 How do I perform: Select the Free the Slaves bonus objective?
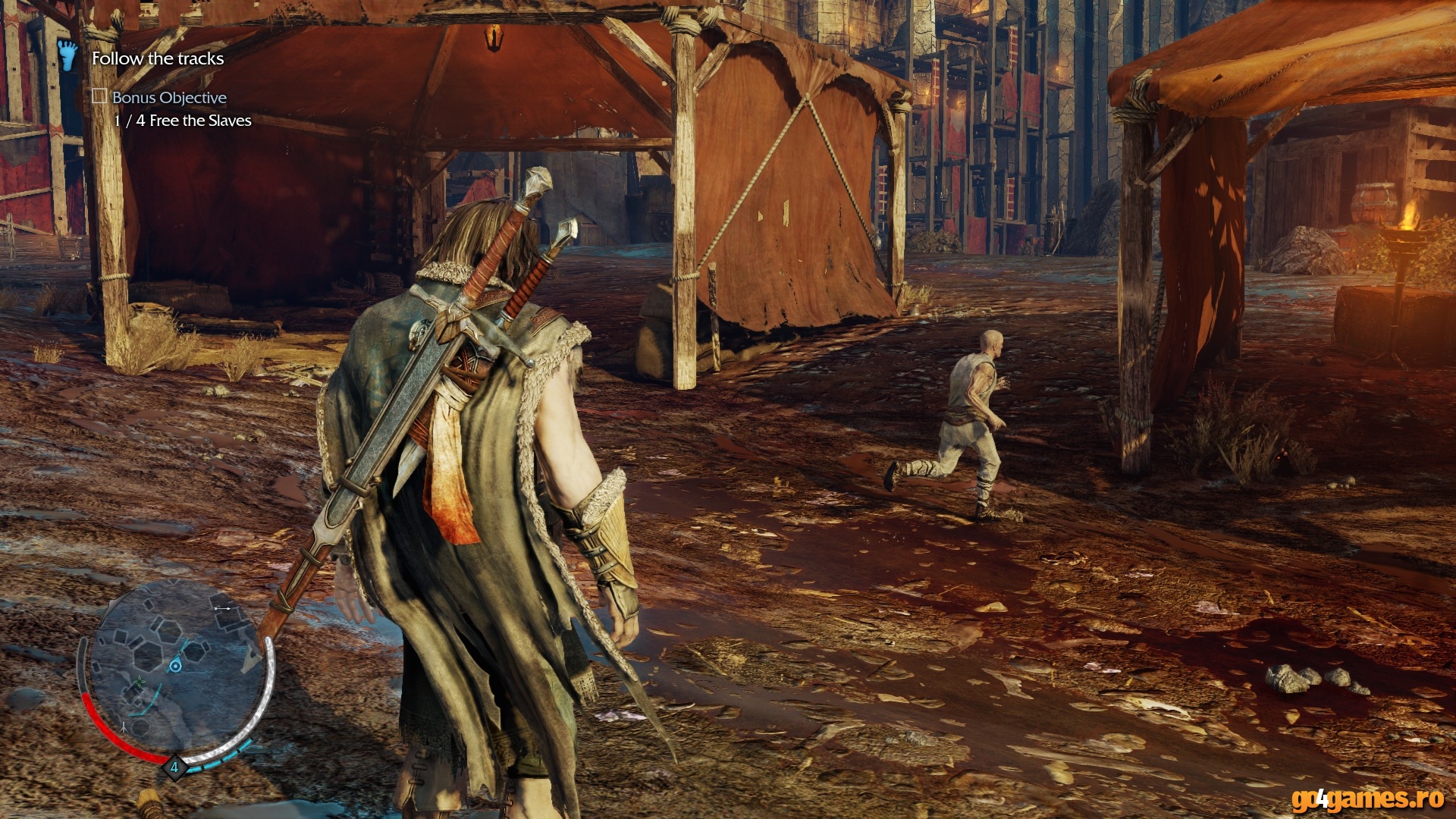[183, 121]
